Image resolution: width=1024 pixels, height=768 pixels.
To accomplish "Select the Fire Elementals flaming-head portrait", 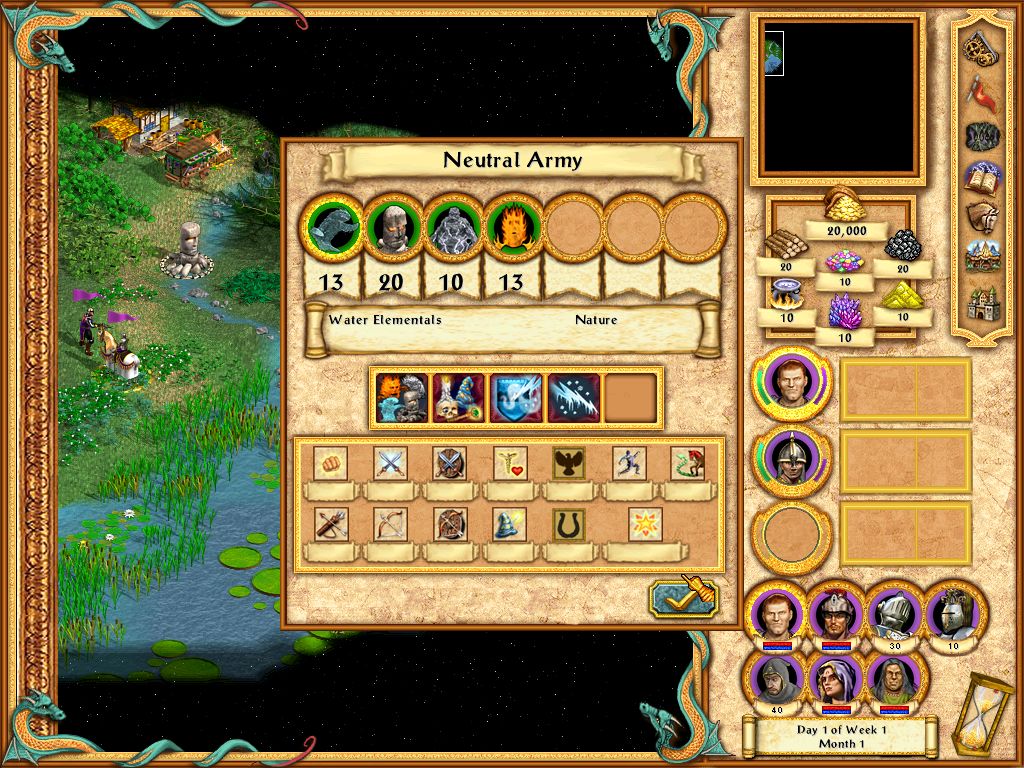I will [512, 226].
